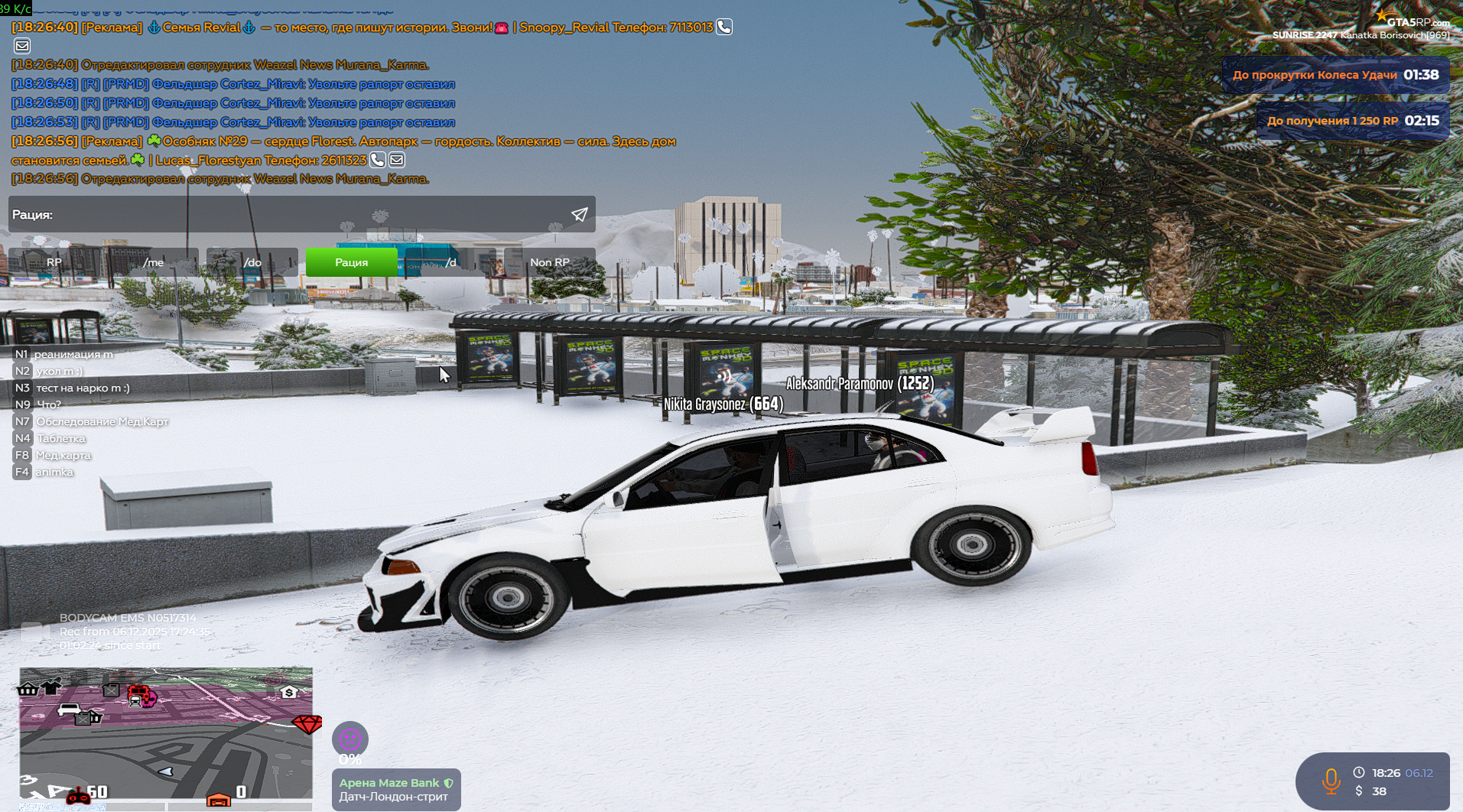This screenshot has width=1463, height=812.
Task: Click the red diamond marker on minimap
Action: 307,723
